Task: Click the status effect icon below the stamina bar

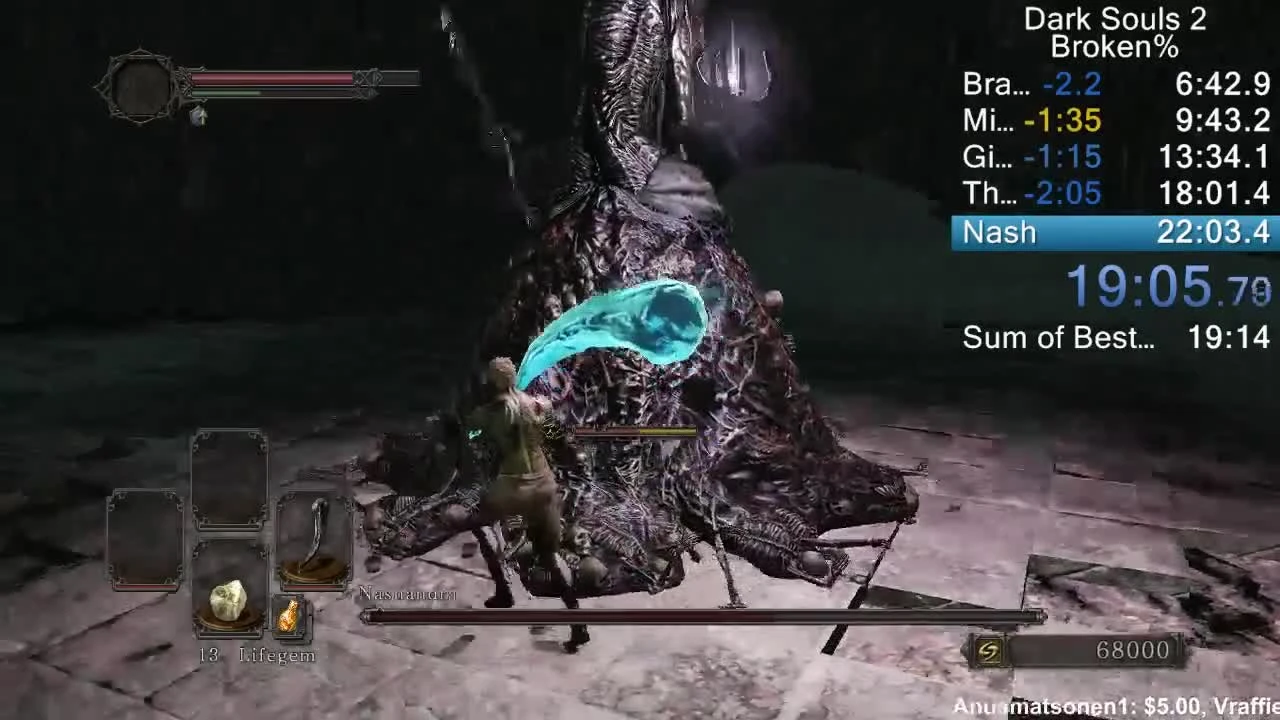Action: [x=200, y=117]
